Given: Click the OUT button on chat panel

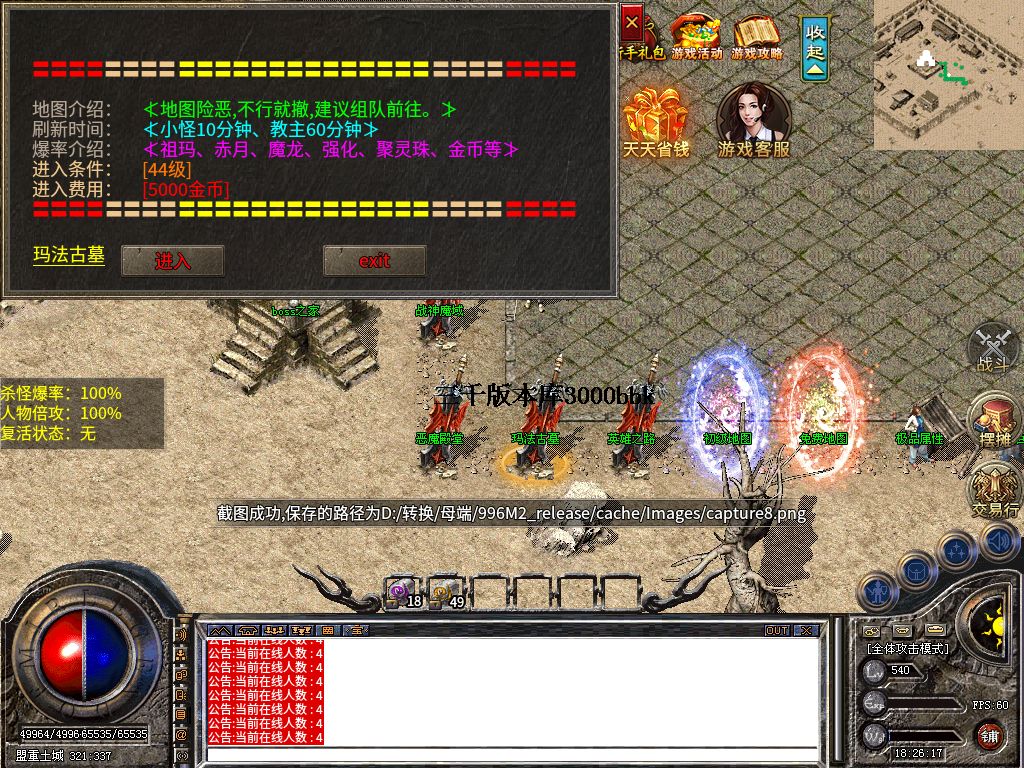Looking at the screenshot, I should pos(777,630).
